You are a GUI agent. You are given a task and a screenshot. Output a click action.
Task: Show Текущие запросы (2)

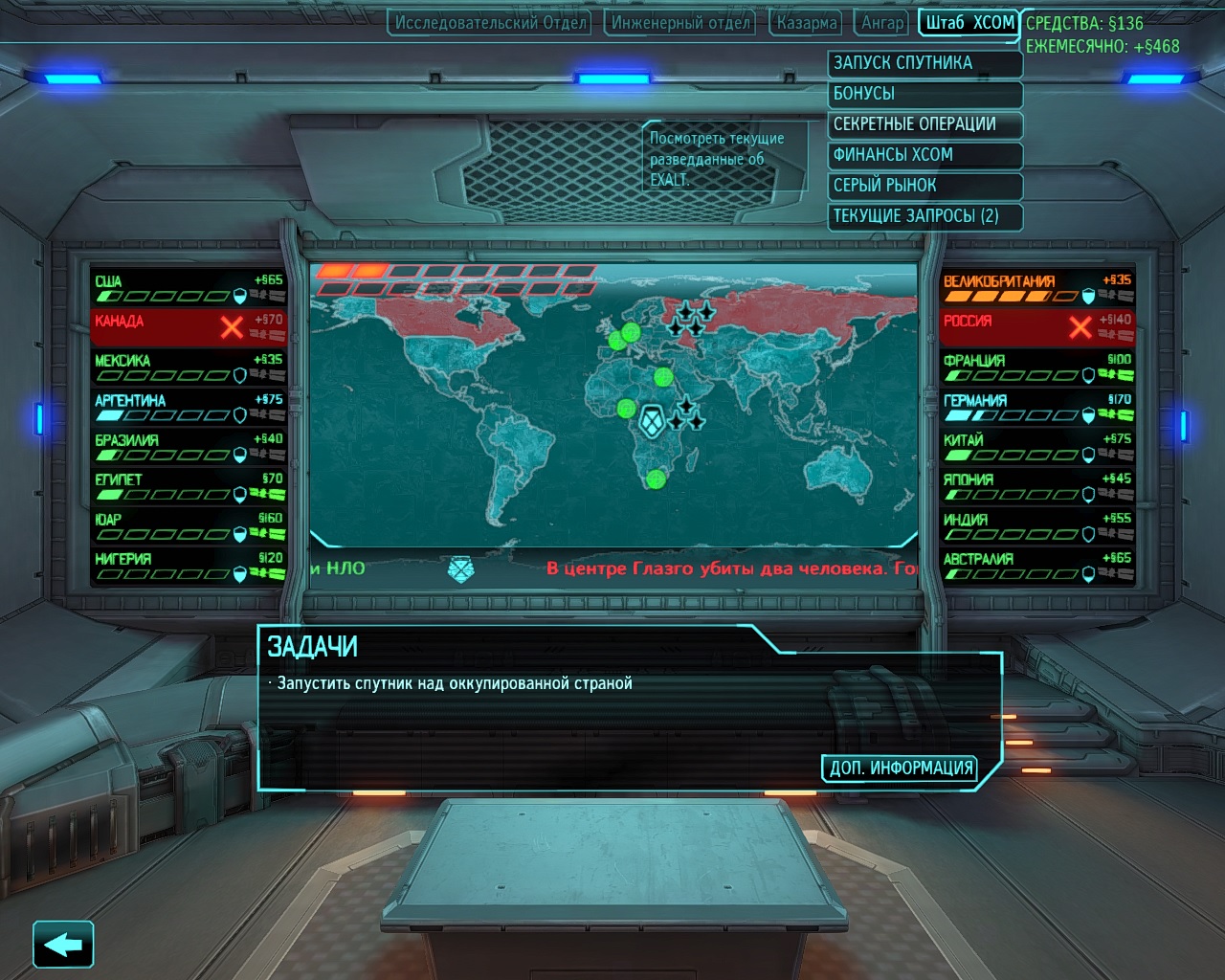924,216
